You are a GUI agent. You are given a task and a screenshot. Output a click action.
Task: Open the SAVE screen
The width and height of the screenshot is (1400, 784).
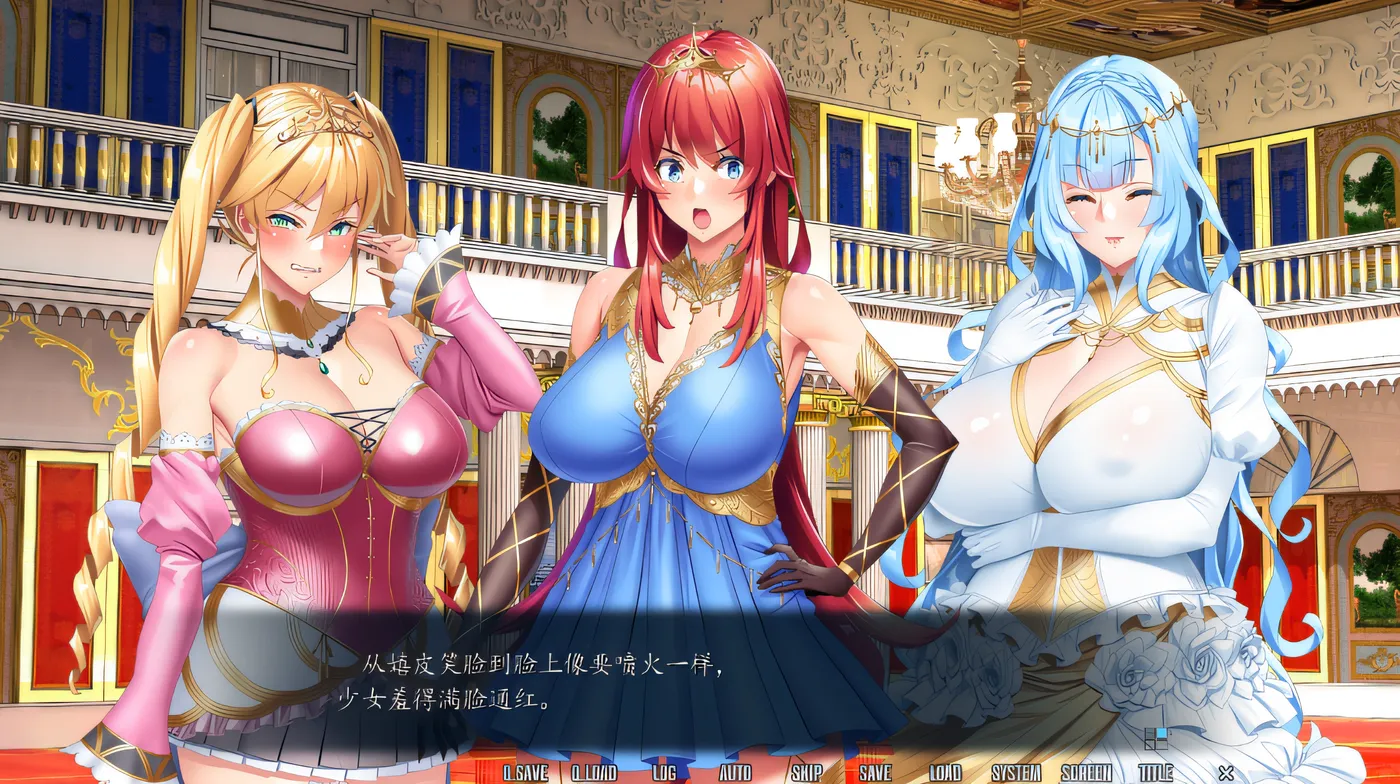876,771
